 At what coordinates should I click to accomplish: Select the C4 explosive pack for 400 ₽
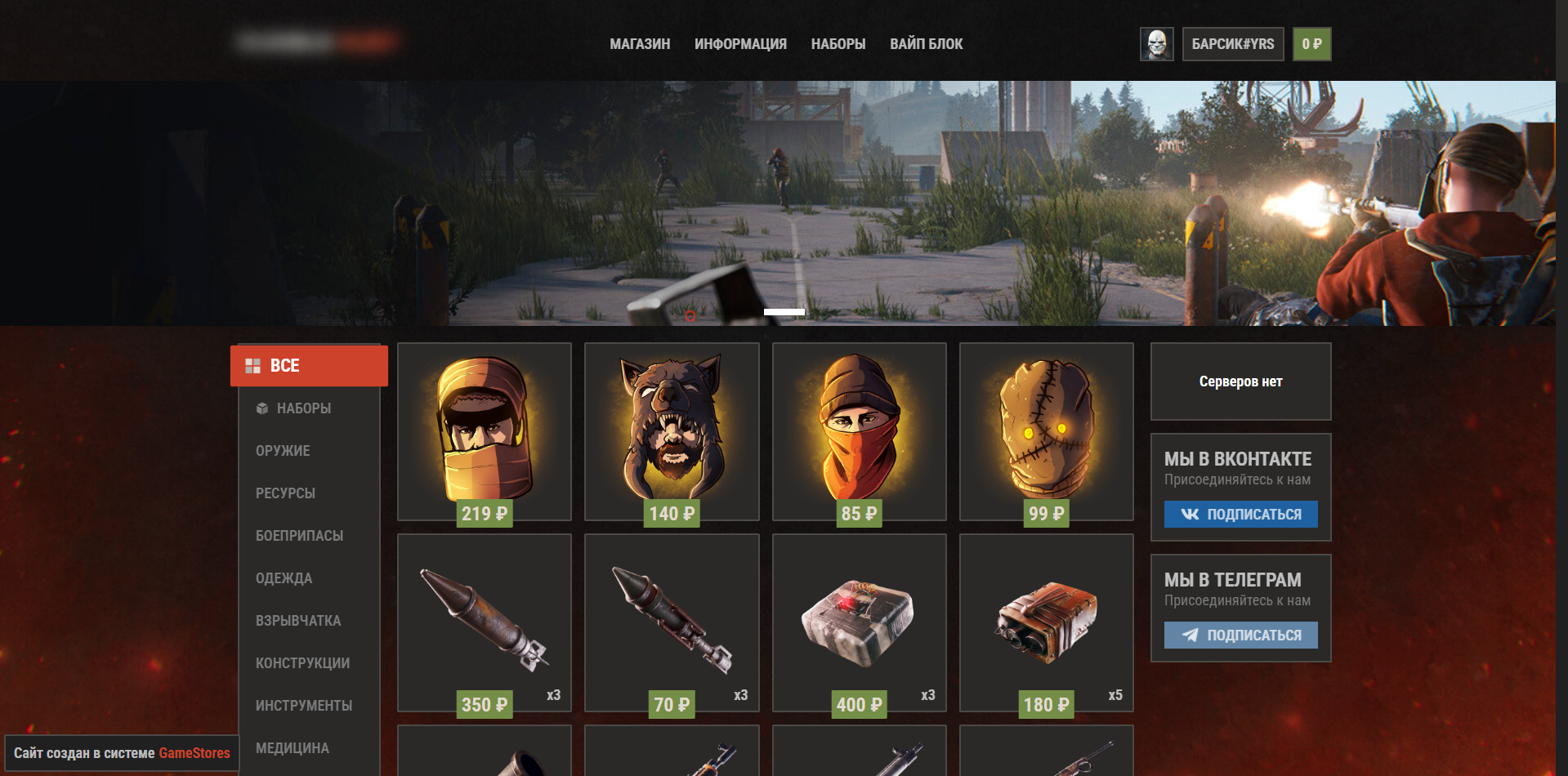[859, 622]
